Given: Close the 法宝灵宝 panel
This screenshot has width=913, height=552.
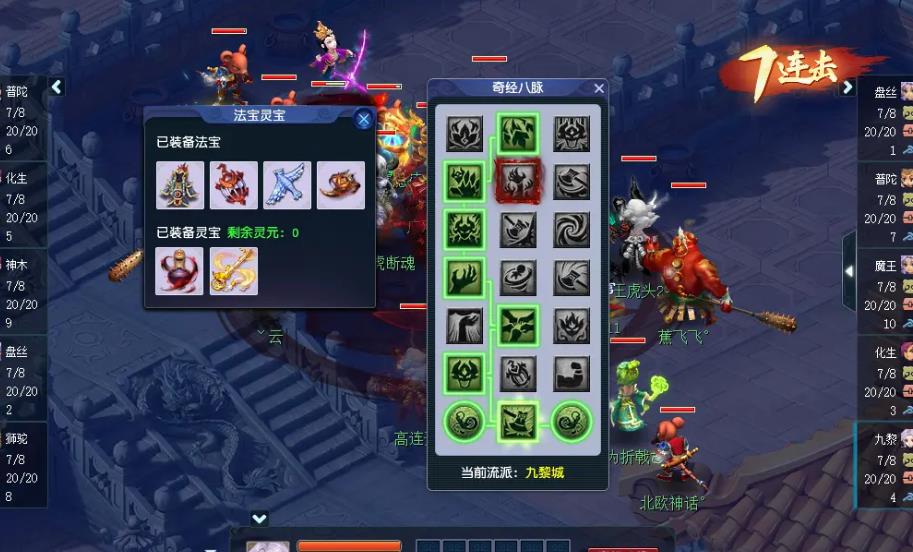Looking at the screenshot, I should [364, 120].
